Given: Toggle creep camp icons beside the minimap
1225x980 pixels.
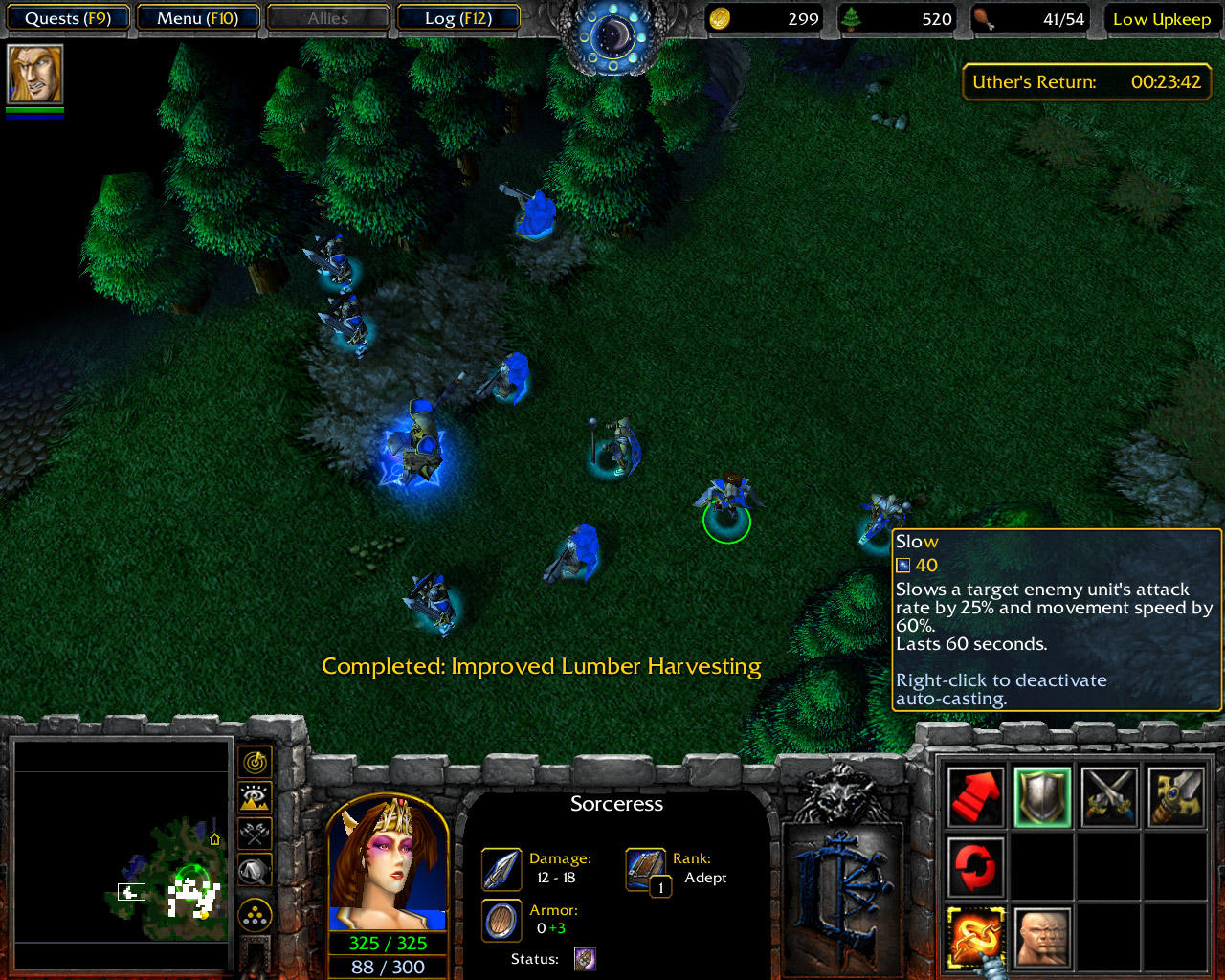Looking at the screenshot, I should coord(253,831).
